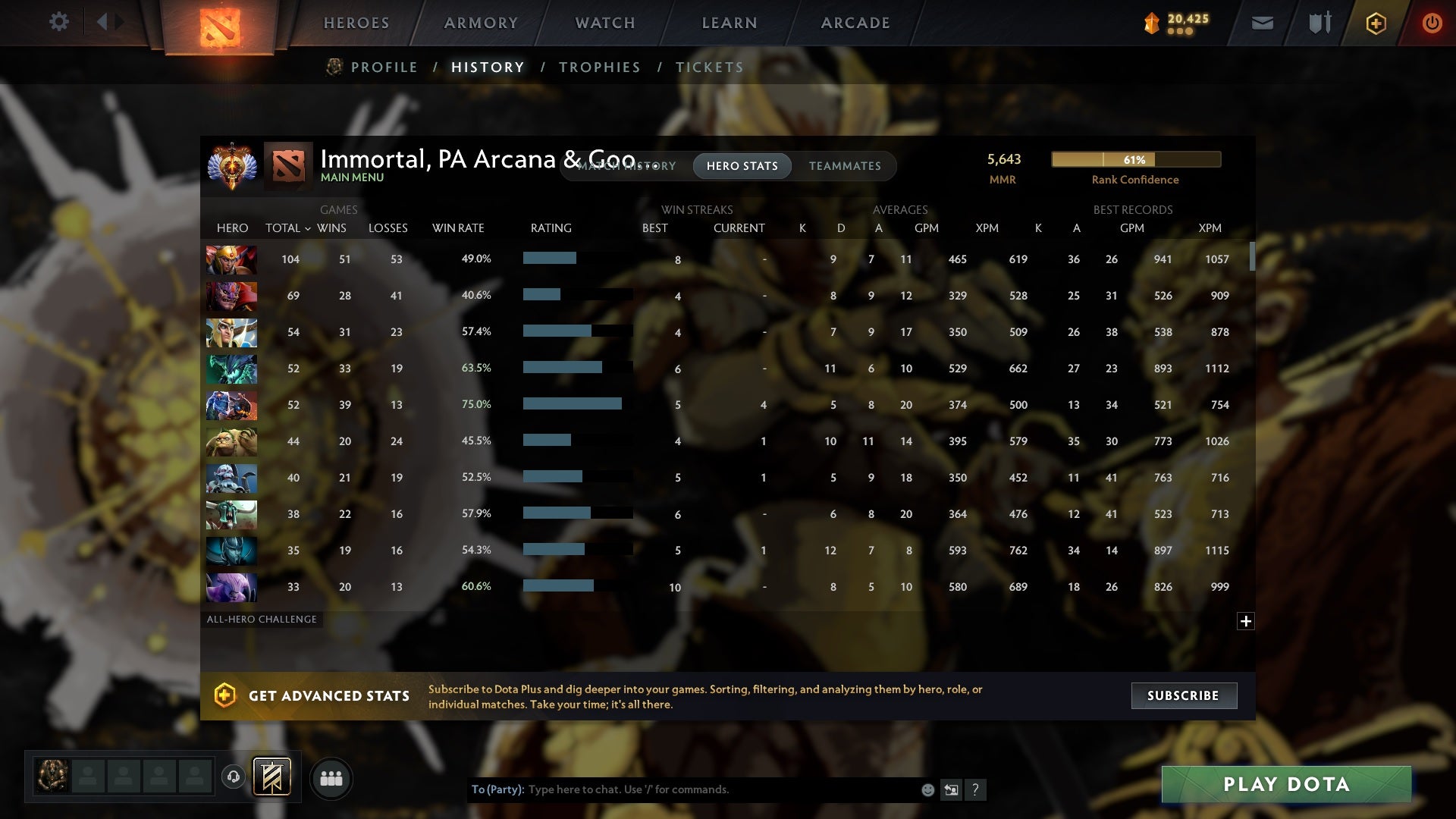Open the Dota Plus hexagon icon
Viewport: 1456px width, 819px height.
click(1375, 24)
